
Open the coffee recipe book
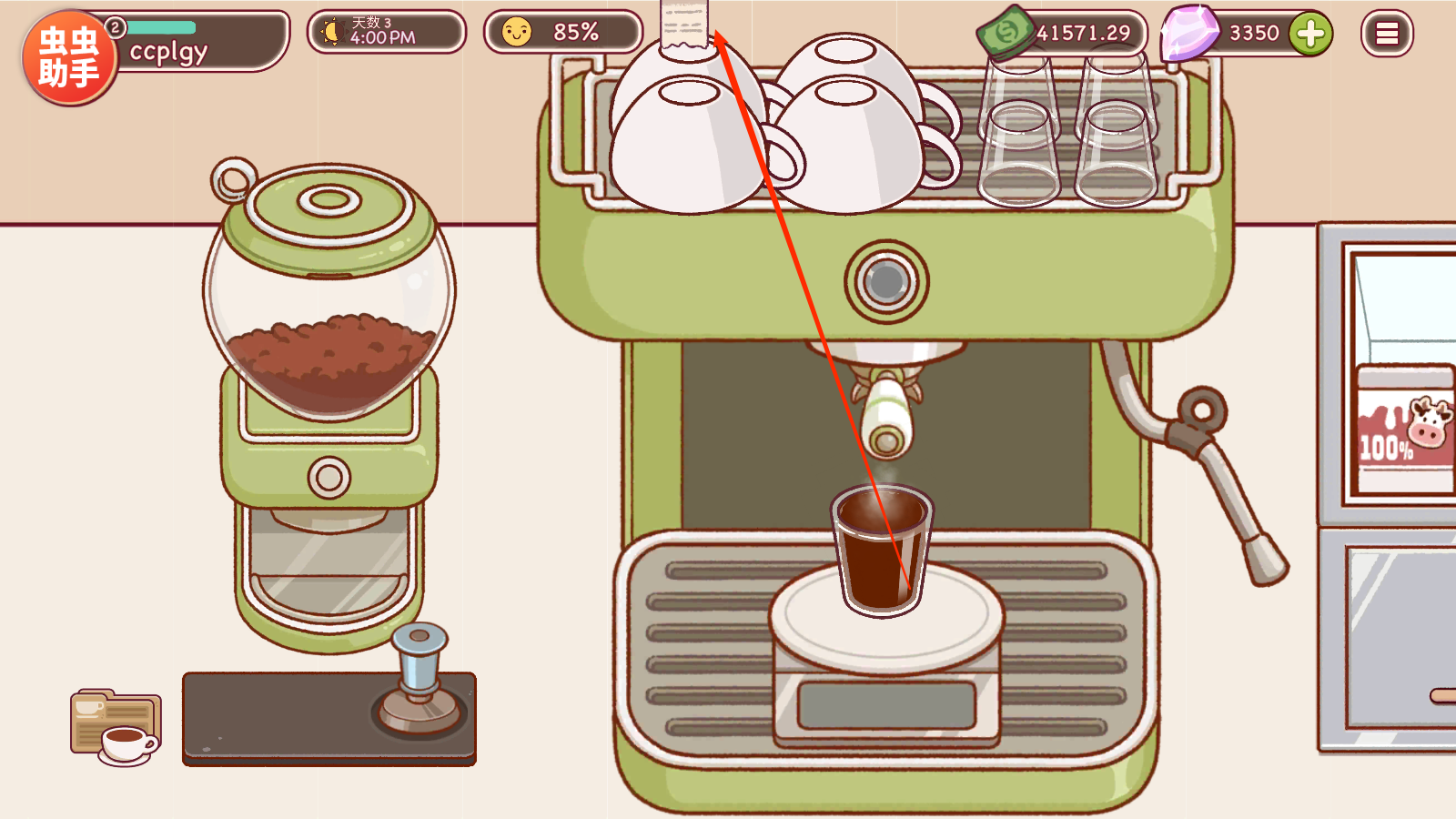coord(116,726)
